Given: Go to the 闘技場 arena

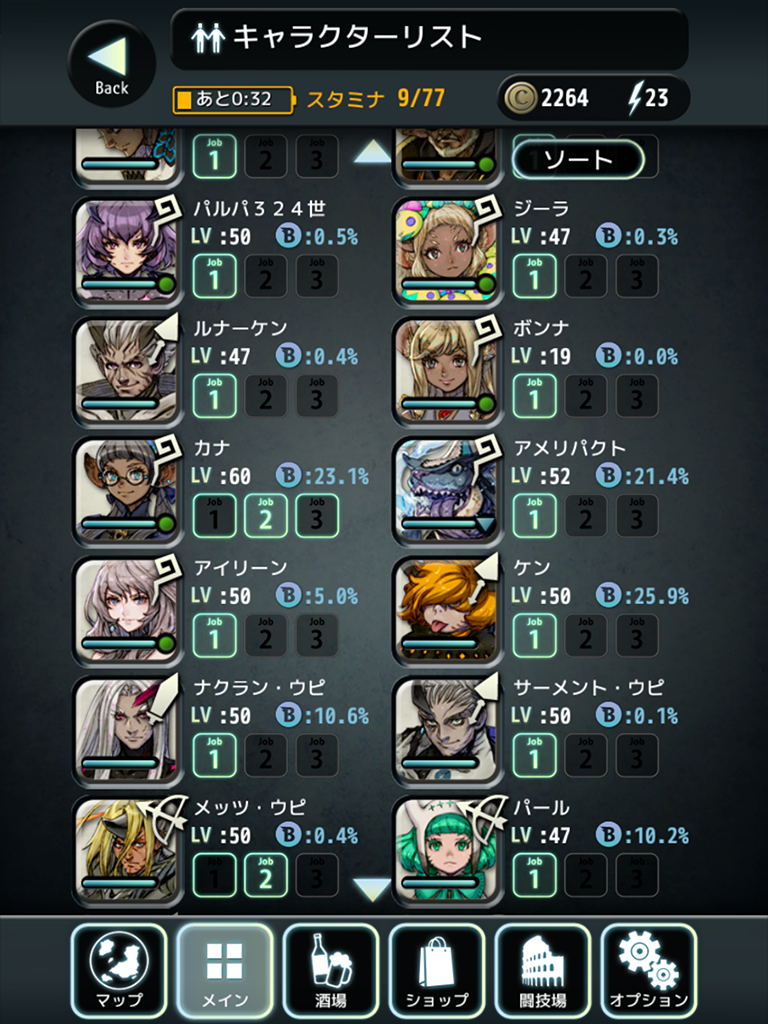Looking at the screenshot, I should pyautogui.click(x=543, y=971).
